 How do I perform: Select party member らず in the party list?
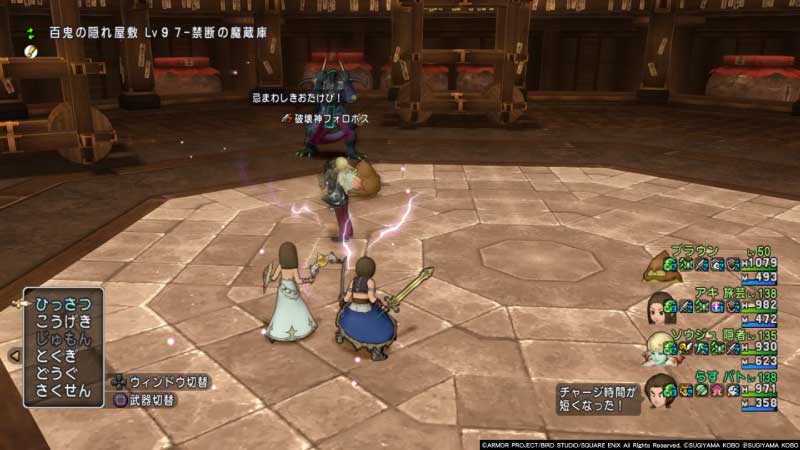[708, 379]
